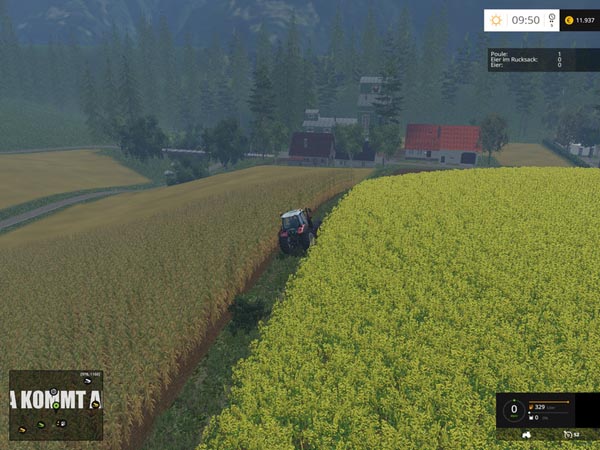
Task: Click the euro coin money icon
Action: pyautogui.click(x=569, y=20)
